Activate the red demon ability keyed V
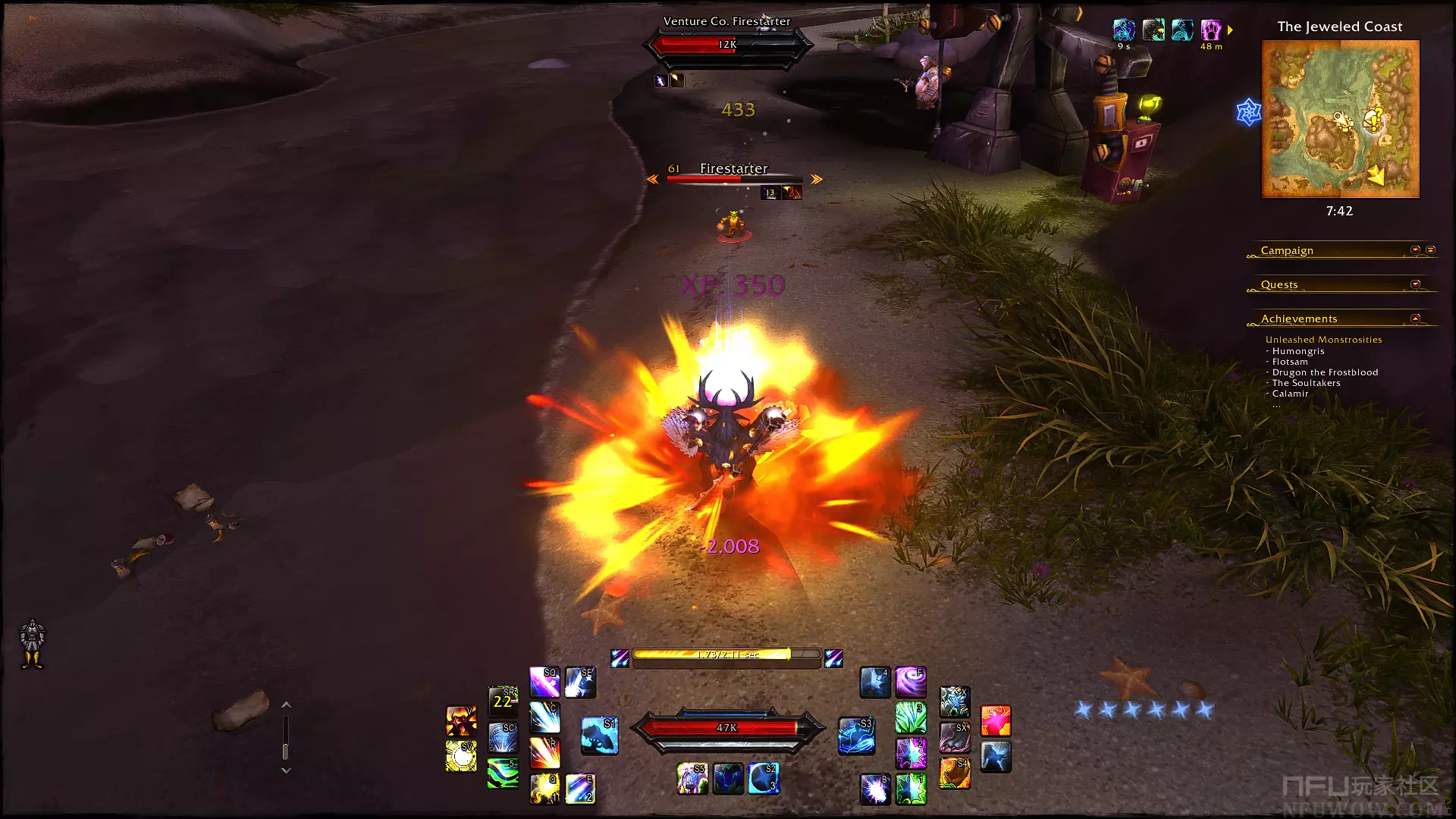This screenshot has width=1456, height=819. [461, 721]
